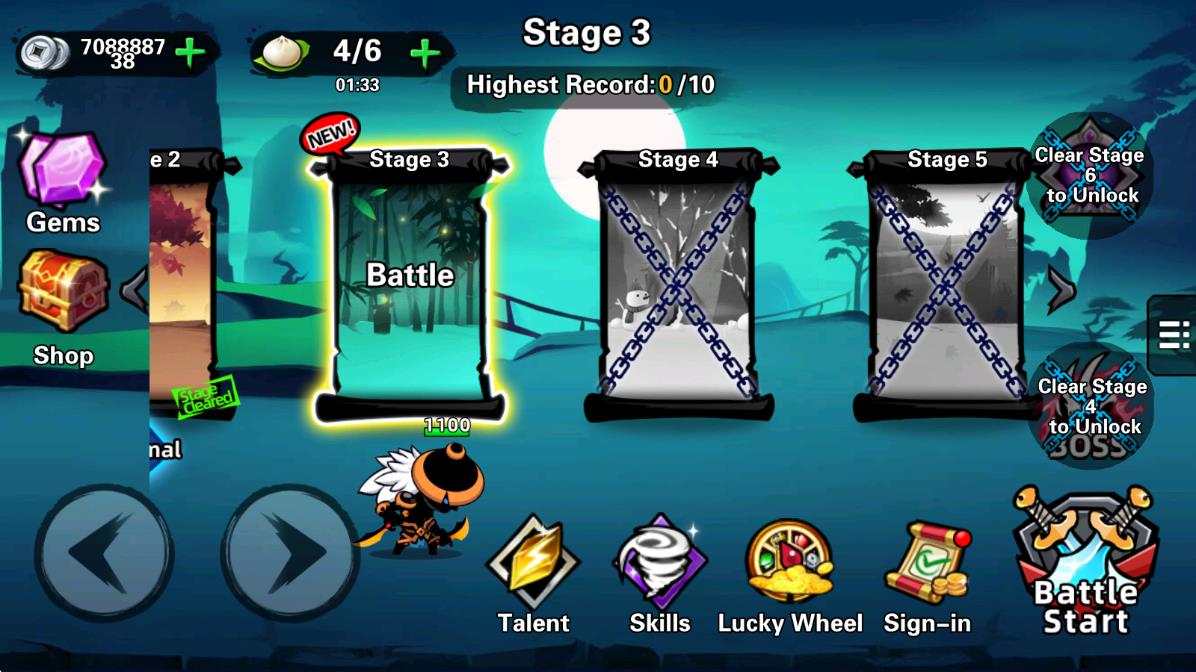The image size is (1196, 672).
Task: Select the cleared Stage 2 scroll
Action: click(183, 284)
